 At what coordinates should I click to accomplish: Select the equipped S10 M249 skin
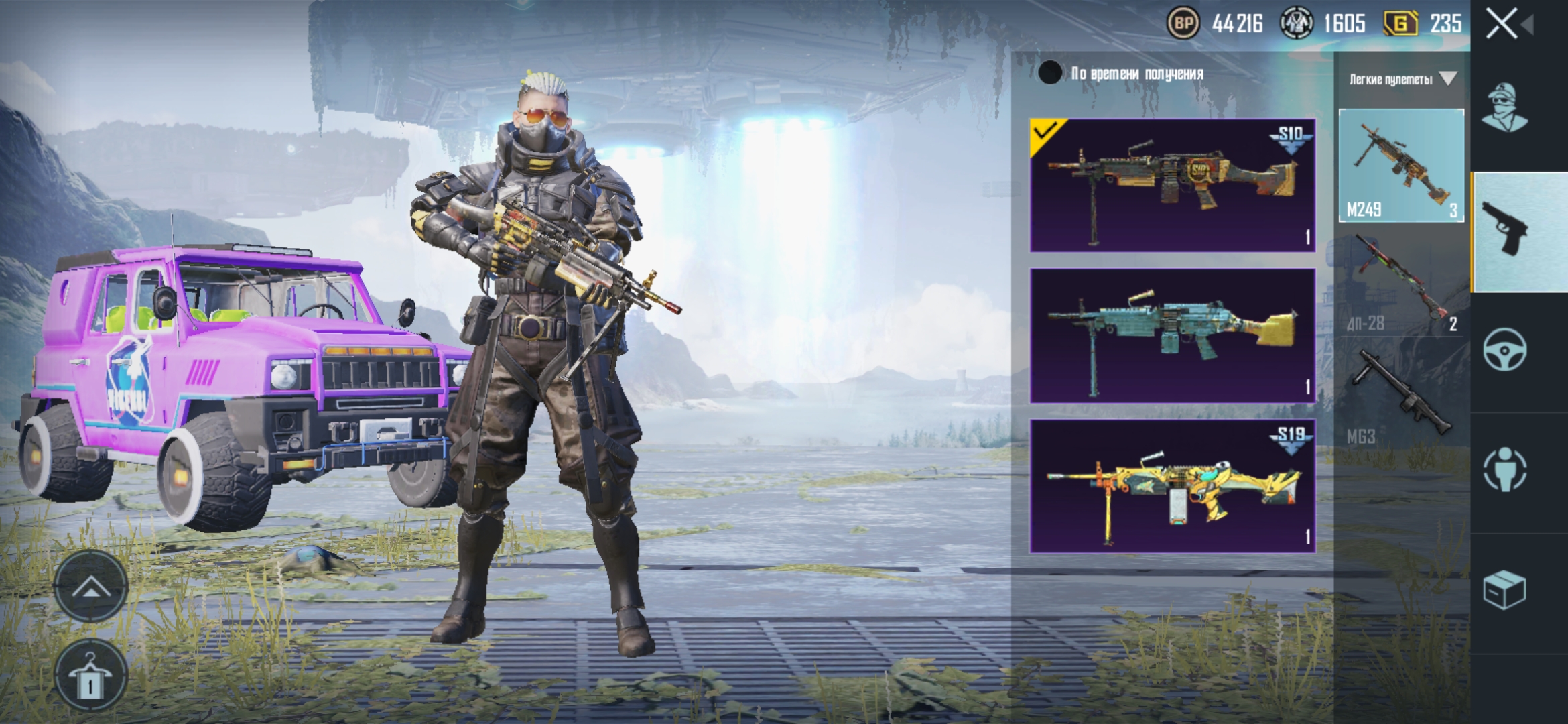pyautogui.click(x=1172, y=186)
